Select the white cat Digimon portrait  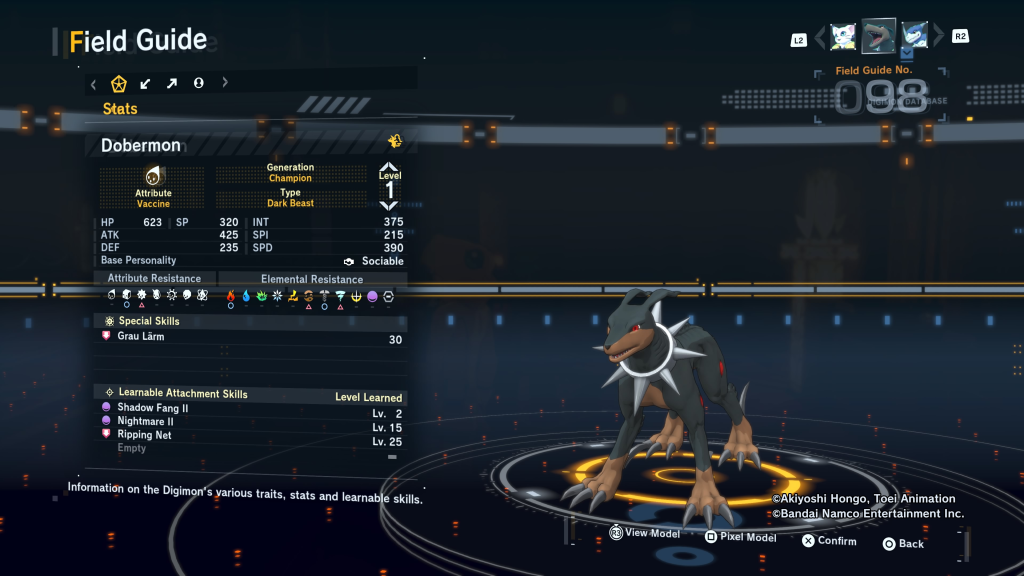(x=843, y=36)
